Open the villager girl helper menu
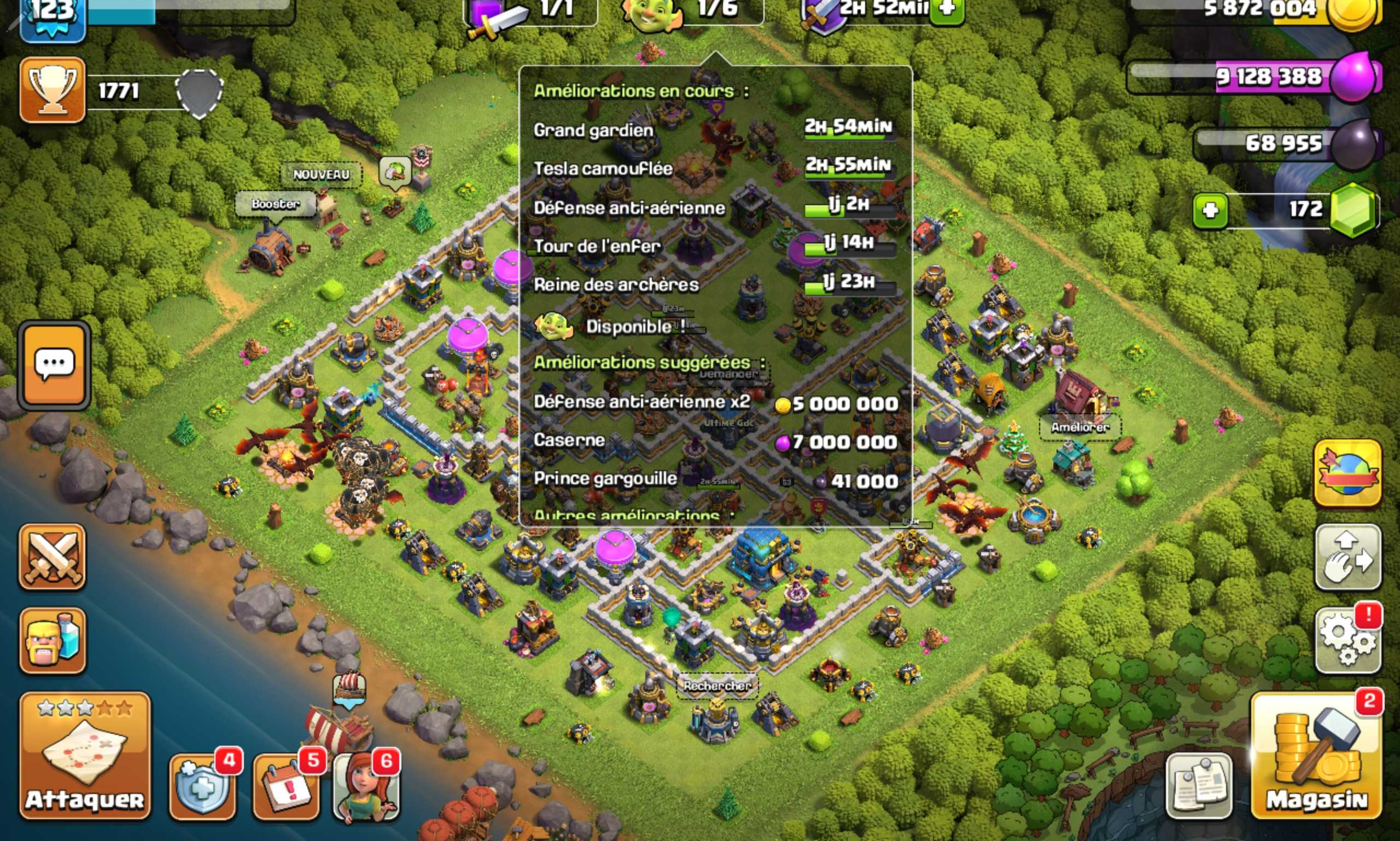1400x841 pixels. (366, 787)
